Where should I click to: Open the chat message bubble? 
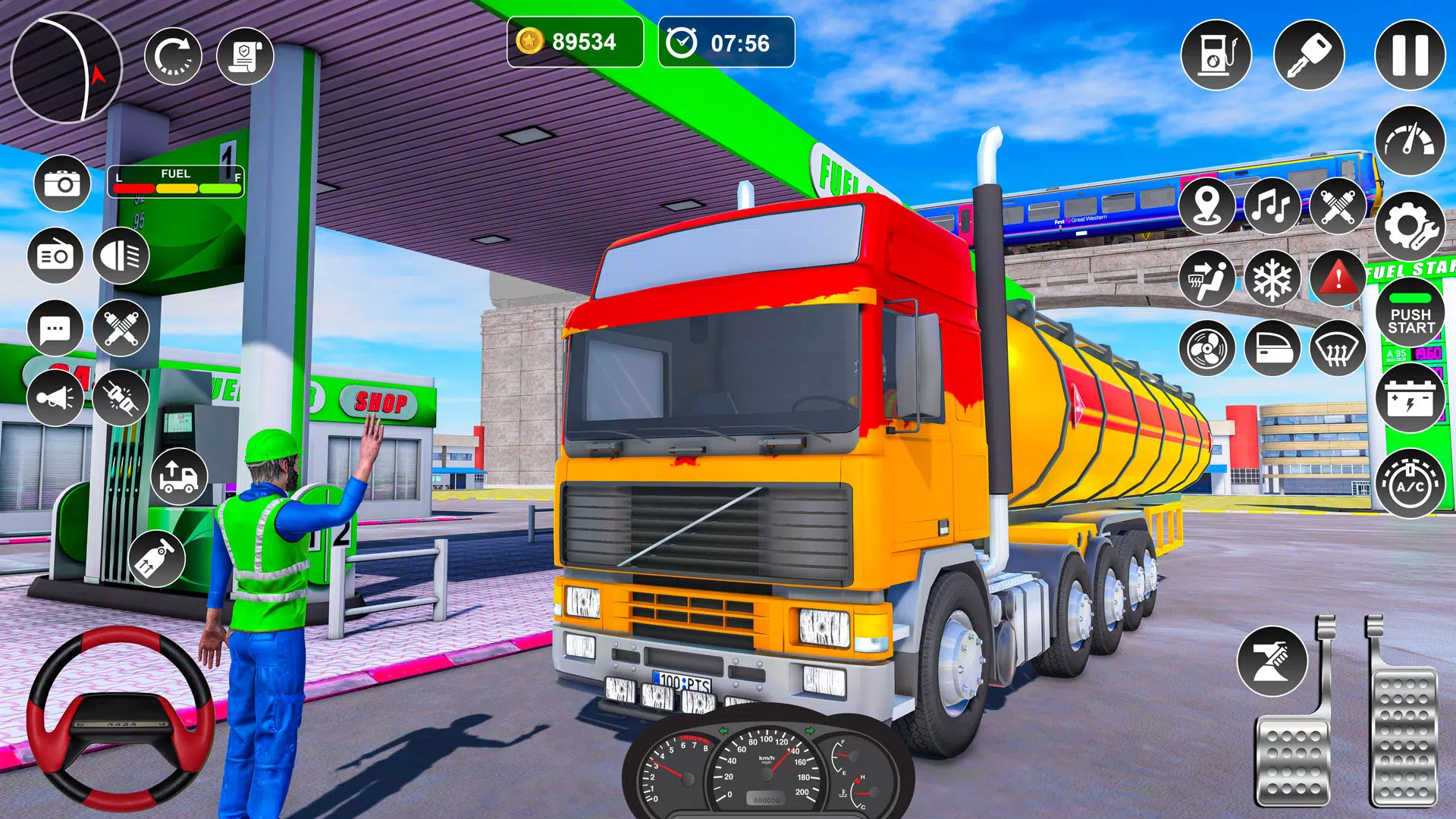pos(55,328)
